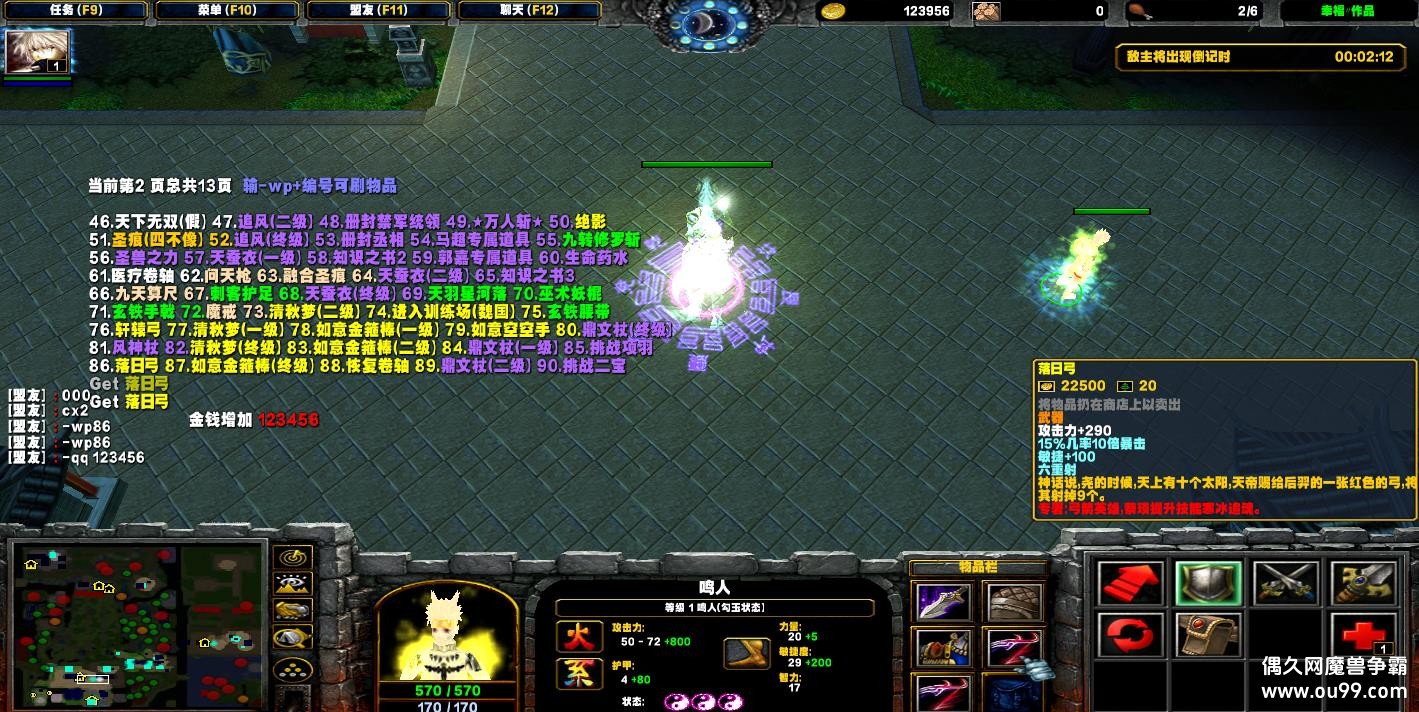This screenshot has height=712, width=1419.
Task: Open the 聊天 (F12) chat log
Action: click(530, 11)
